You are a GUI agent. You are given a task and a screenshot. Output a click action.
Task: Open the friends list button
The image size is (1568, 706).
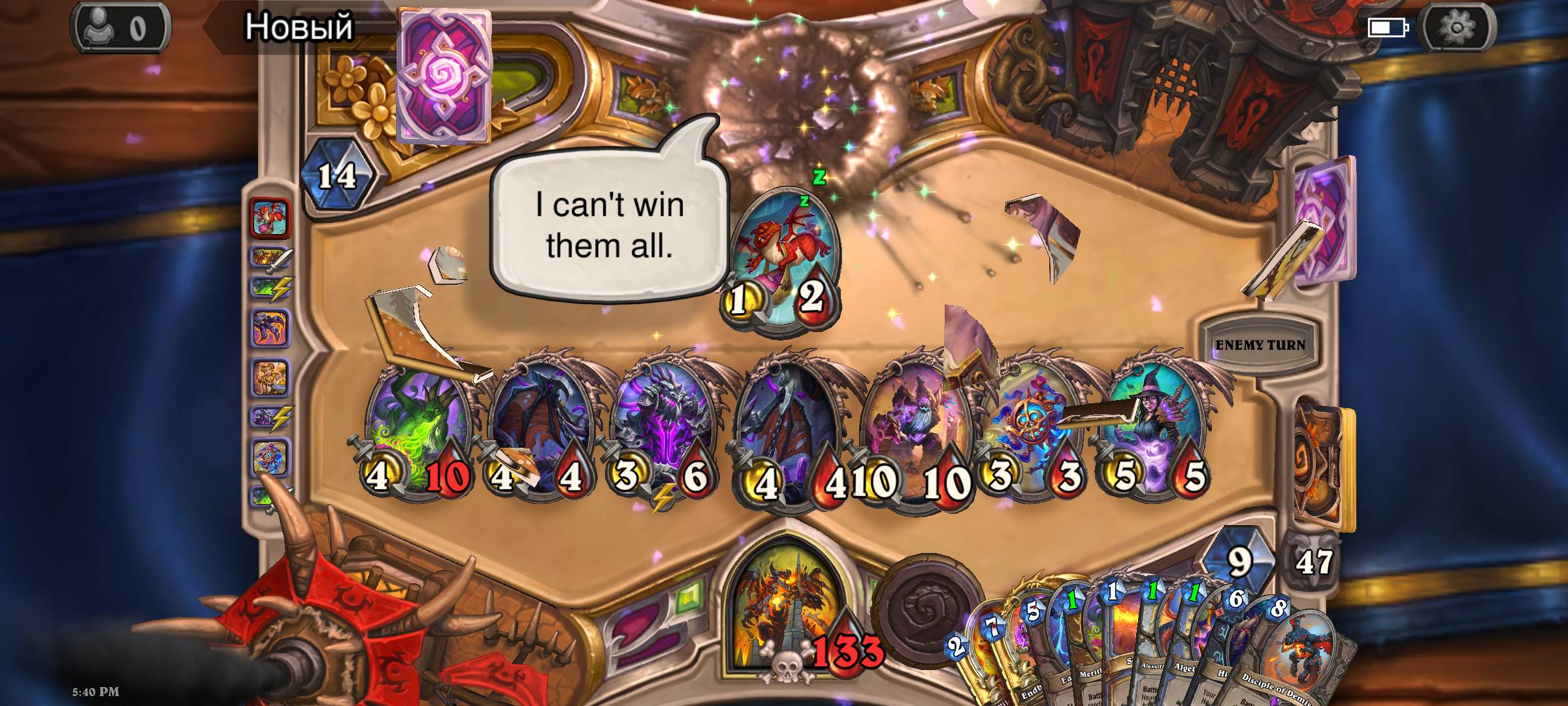(121, 28)
